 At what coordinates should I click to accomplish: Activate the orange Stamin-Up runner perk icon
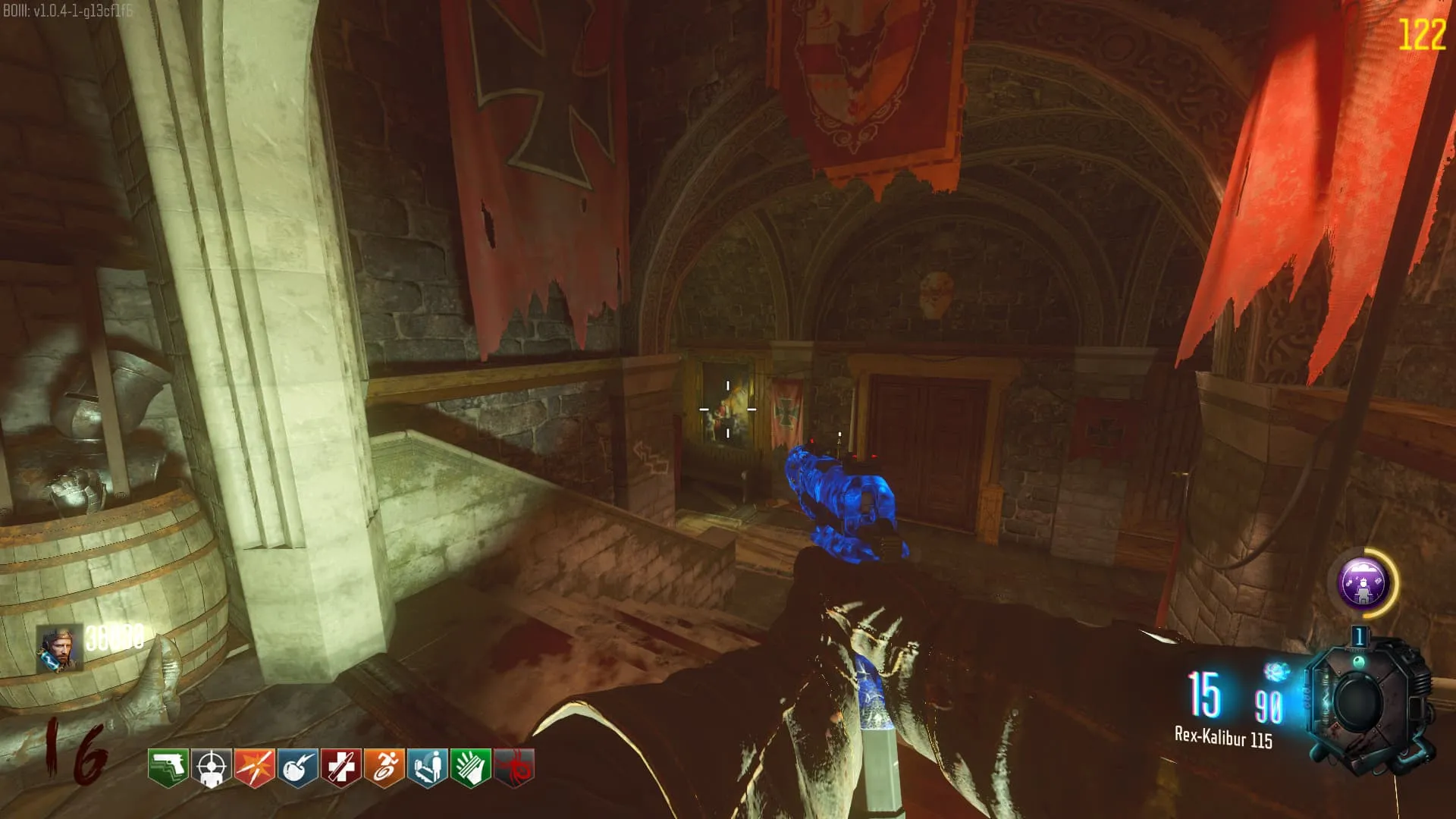point(384,768)
